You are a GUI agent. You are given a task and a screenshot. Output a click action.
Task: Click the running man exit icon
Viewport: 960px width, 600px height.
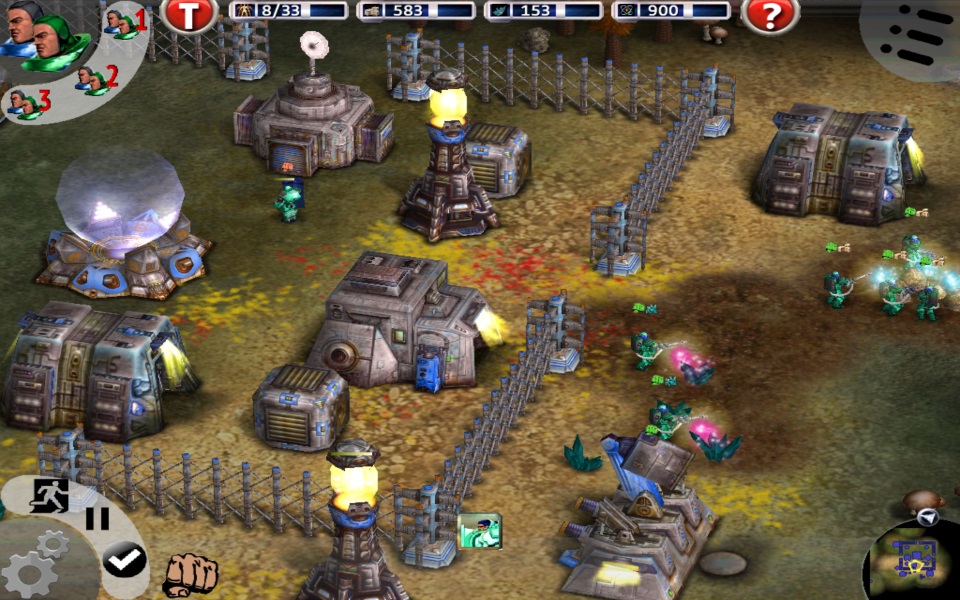pos(49,495)
